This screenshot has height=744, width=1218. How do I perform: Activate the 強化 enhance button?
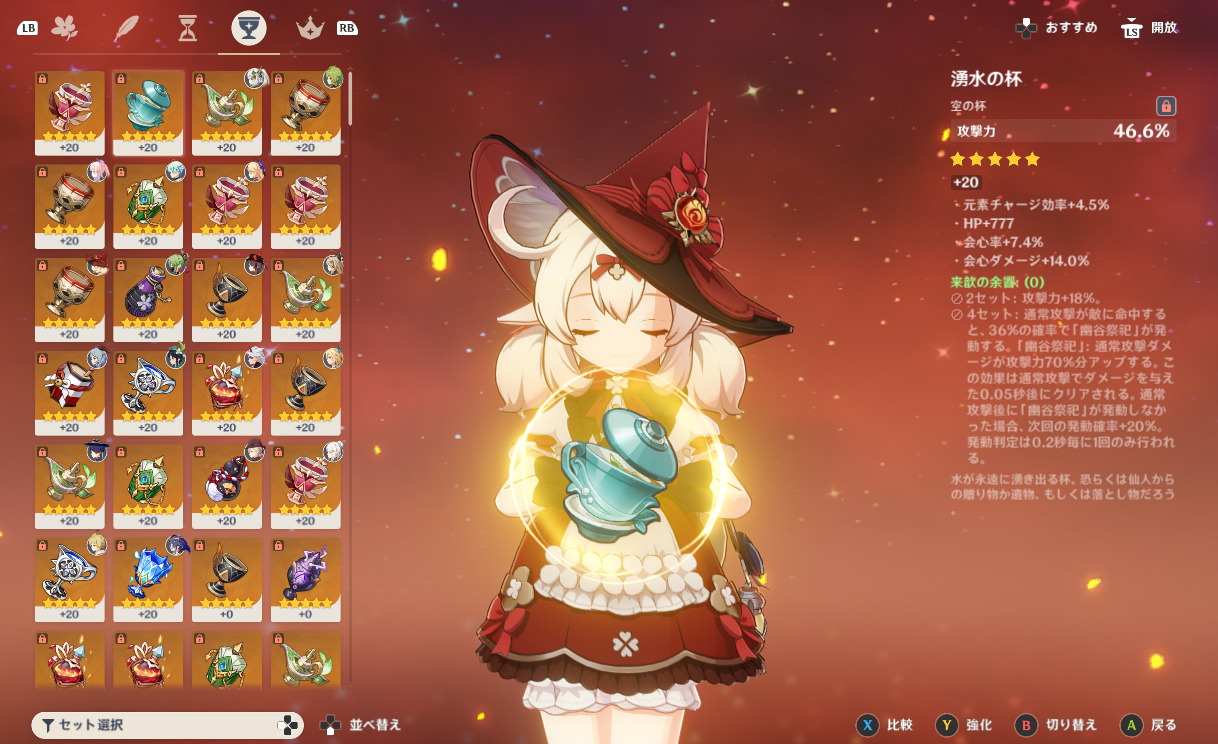click(x=964, y=725)
